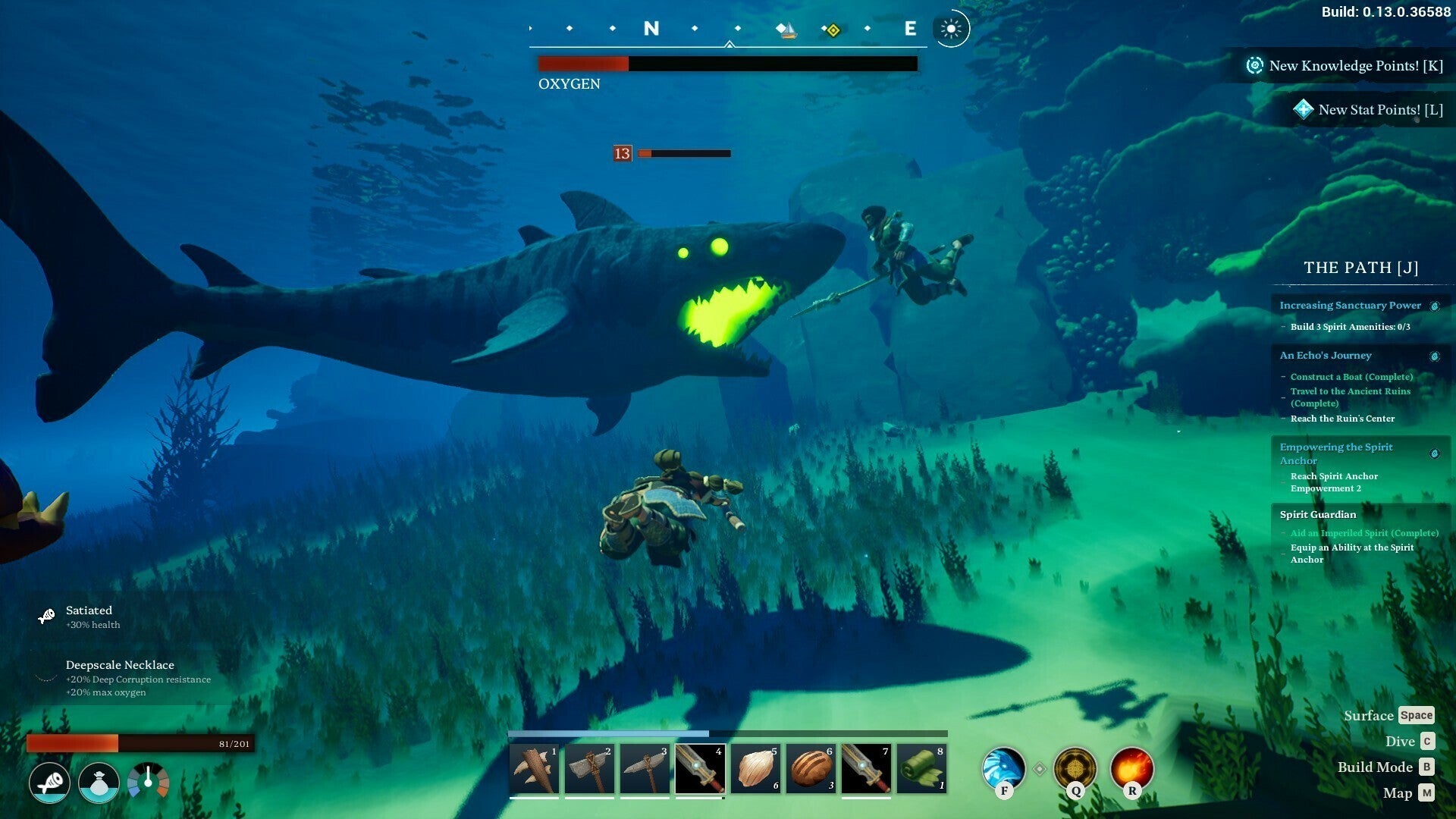Choose the pickaxe in hotbar slot 3
This screenshot has width=1456, height=819.
[645, 769]
